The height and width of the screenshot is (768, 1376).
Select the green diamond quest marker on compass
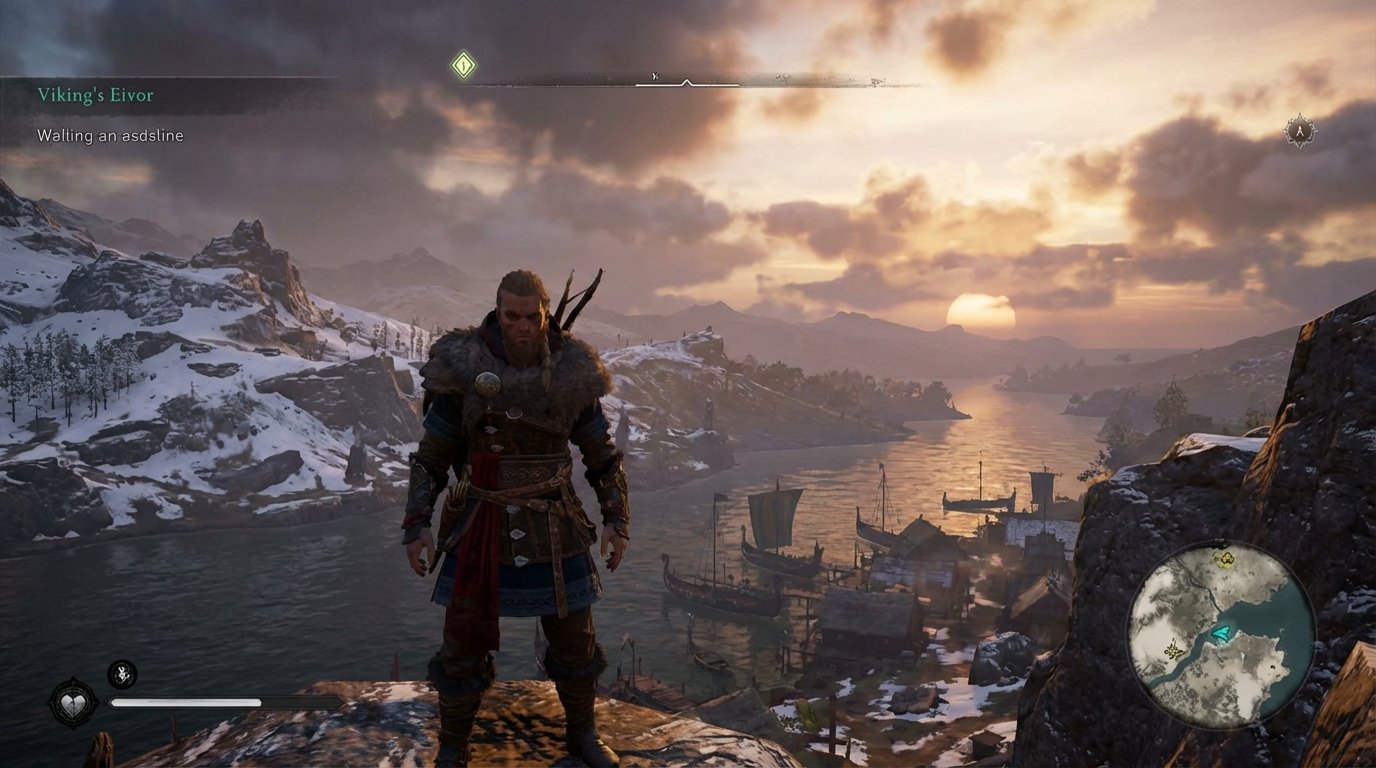(462, 64)
